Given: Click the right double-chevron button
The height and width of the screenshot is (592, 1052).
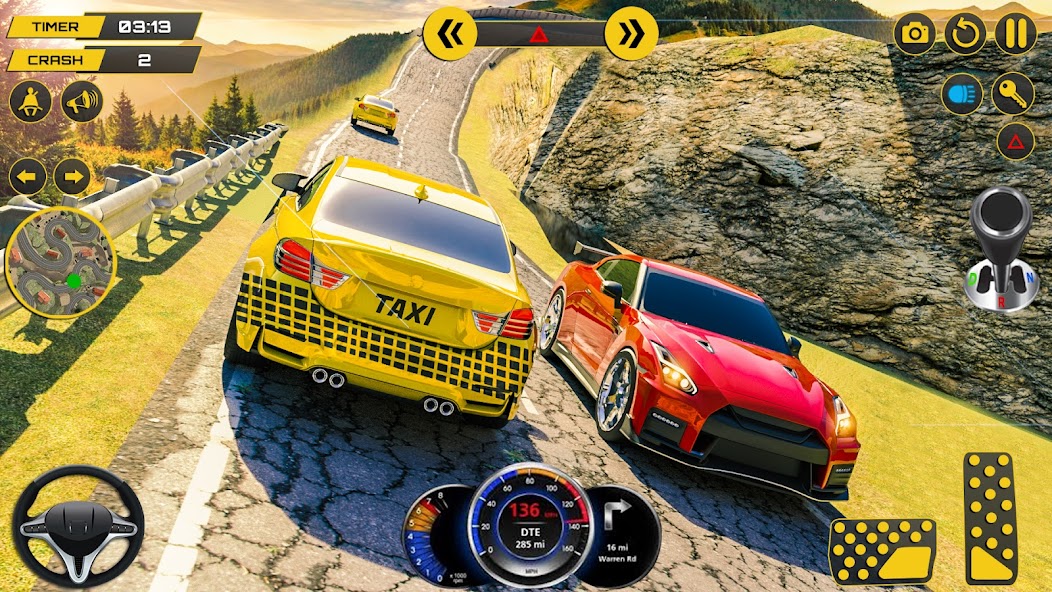Looking at the screenshot, I should coord(631,34).
